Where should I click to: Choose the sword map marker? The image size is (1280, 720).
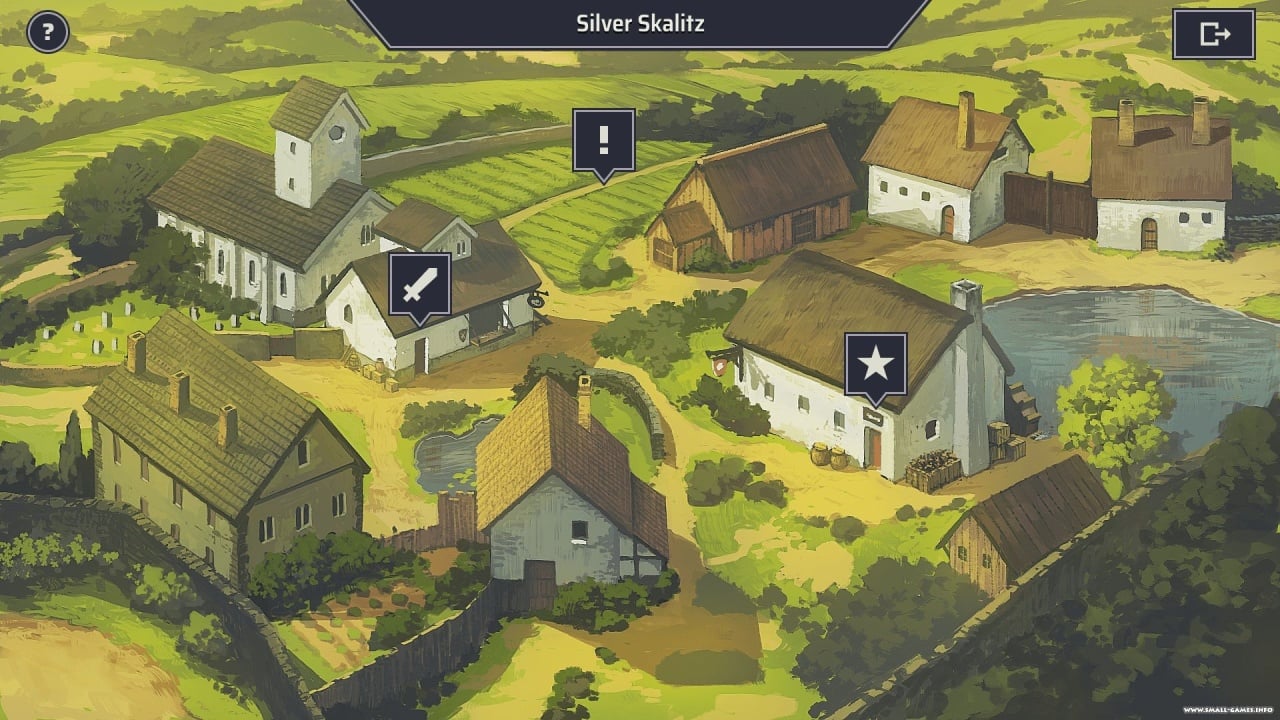419,284
